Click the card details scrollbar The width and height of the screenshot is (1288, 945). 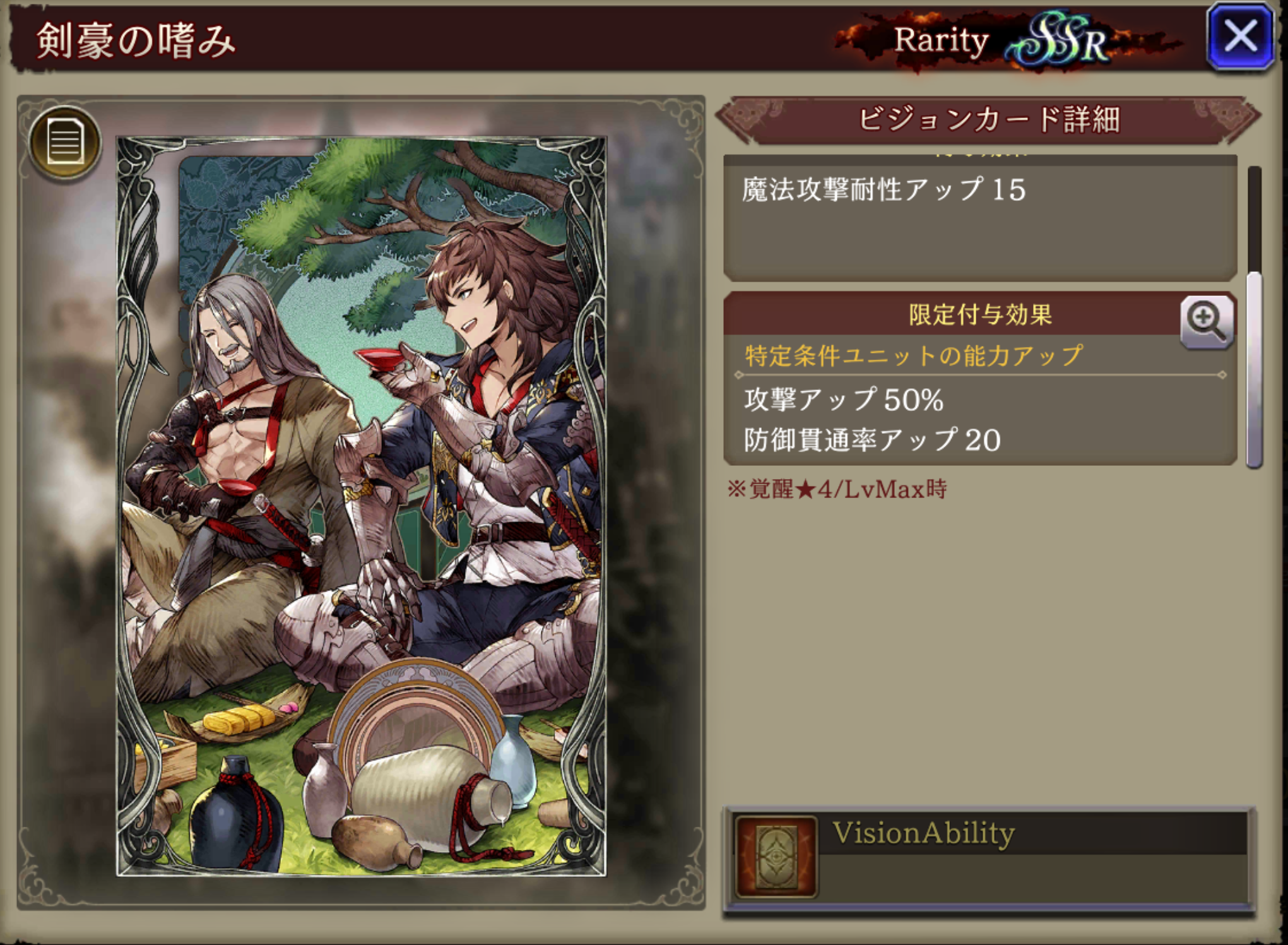click(x=1254, y=369)
